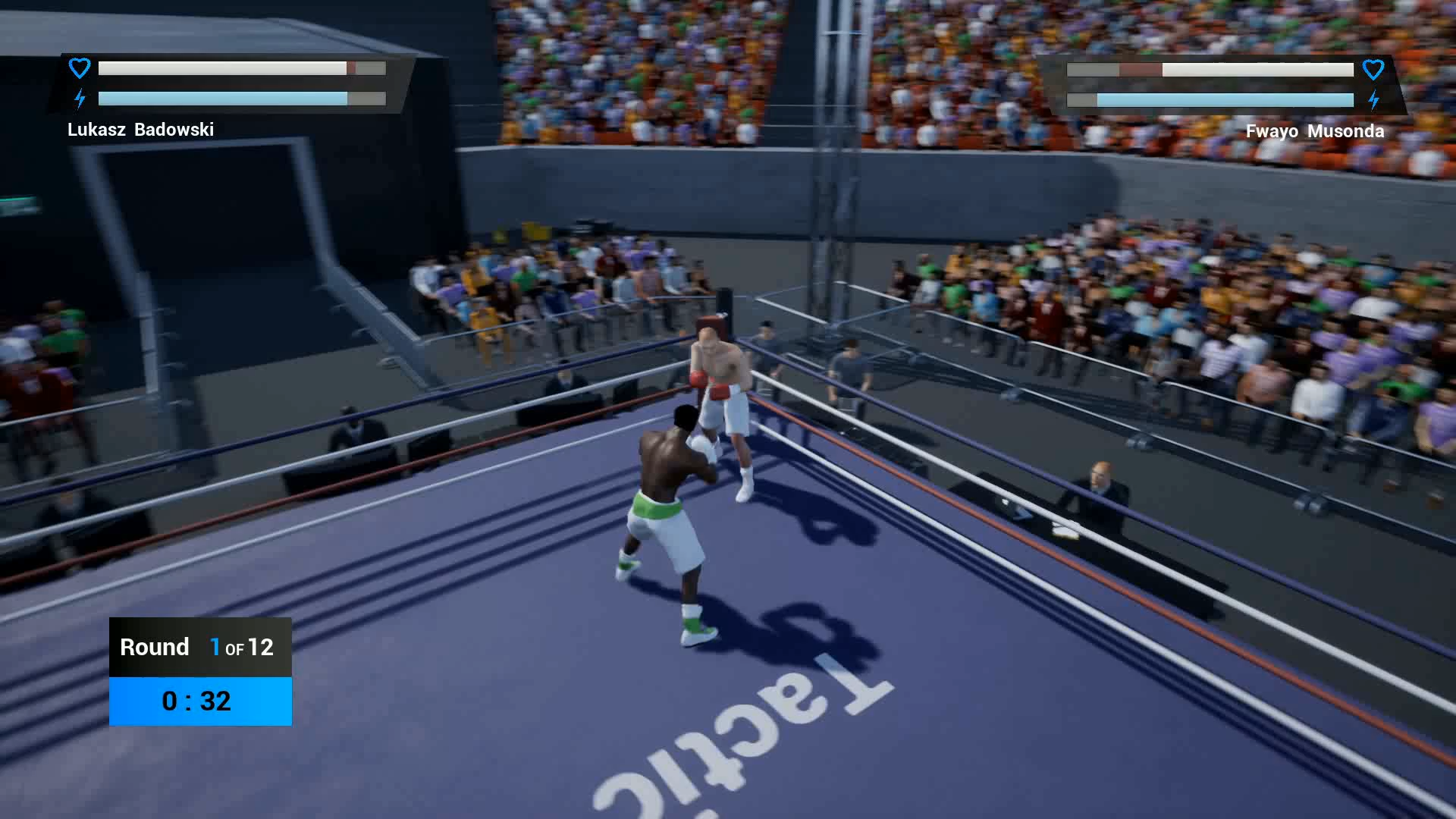Viewport: 1456px width, 819px height.
Task: Select the Round 1 of 12 indicator
Action: pyautogui.click(x=199, y=647)
